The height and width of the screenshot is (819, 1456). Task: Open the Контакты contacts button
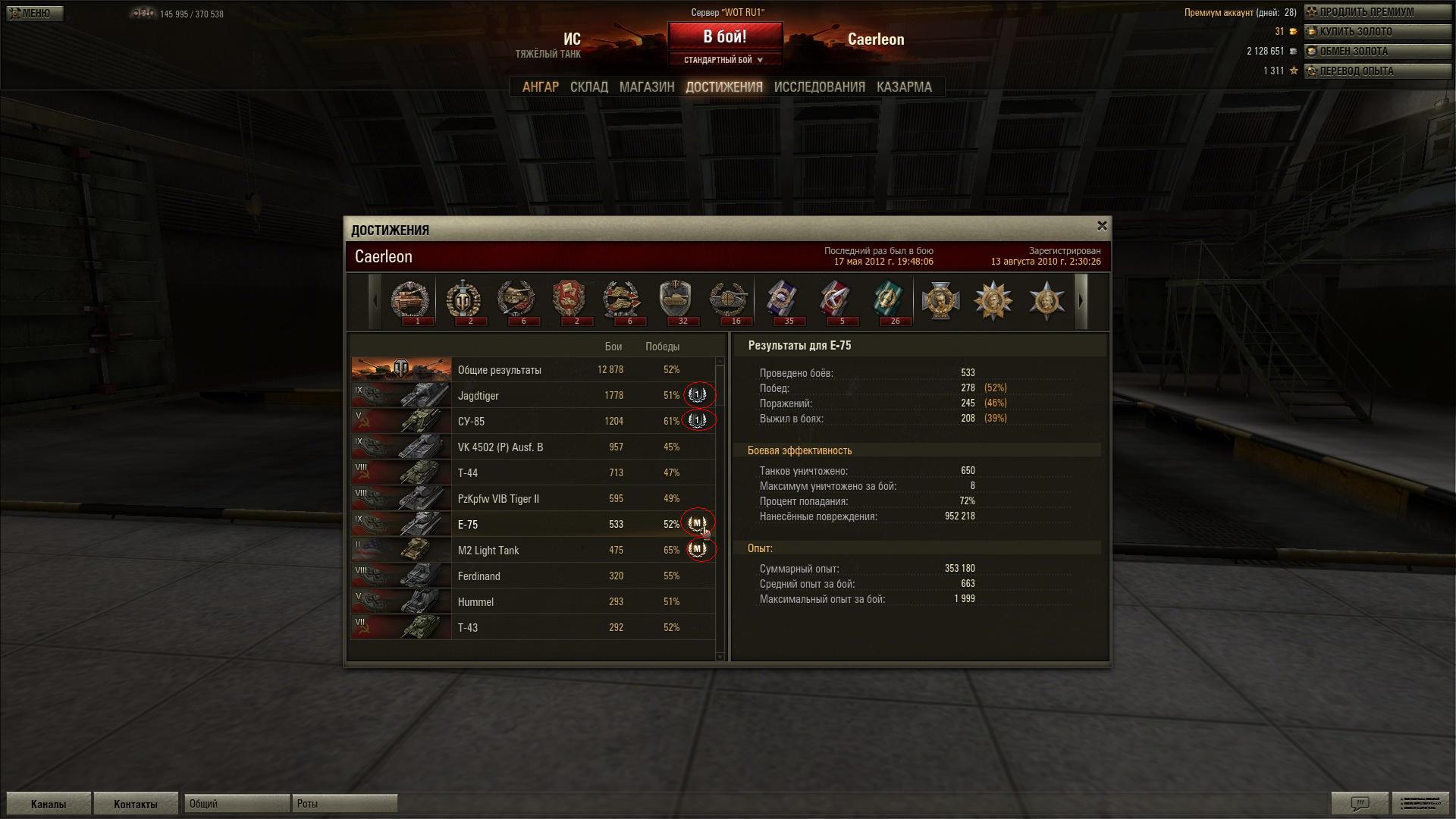[x=135, y=804]
